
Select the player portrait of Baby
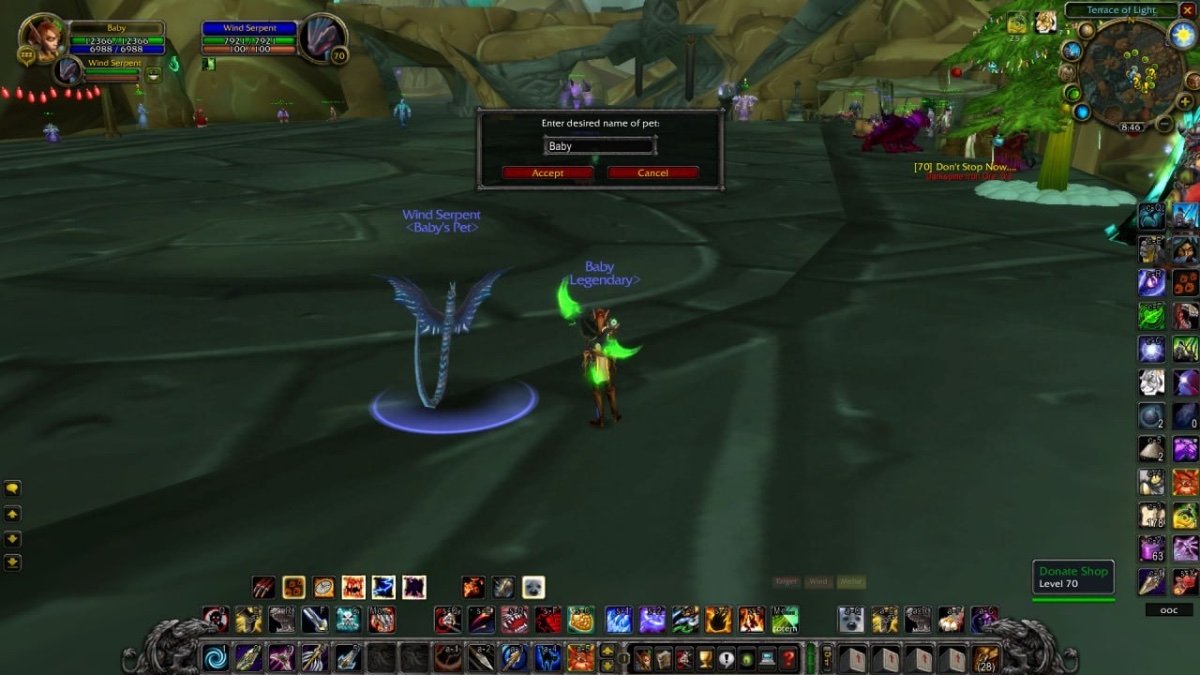point(42,38)
